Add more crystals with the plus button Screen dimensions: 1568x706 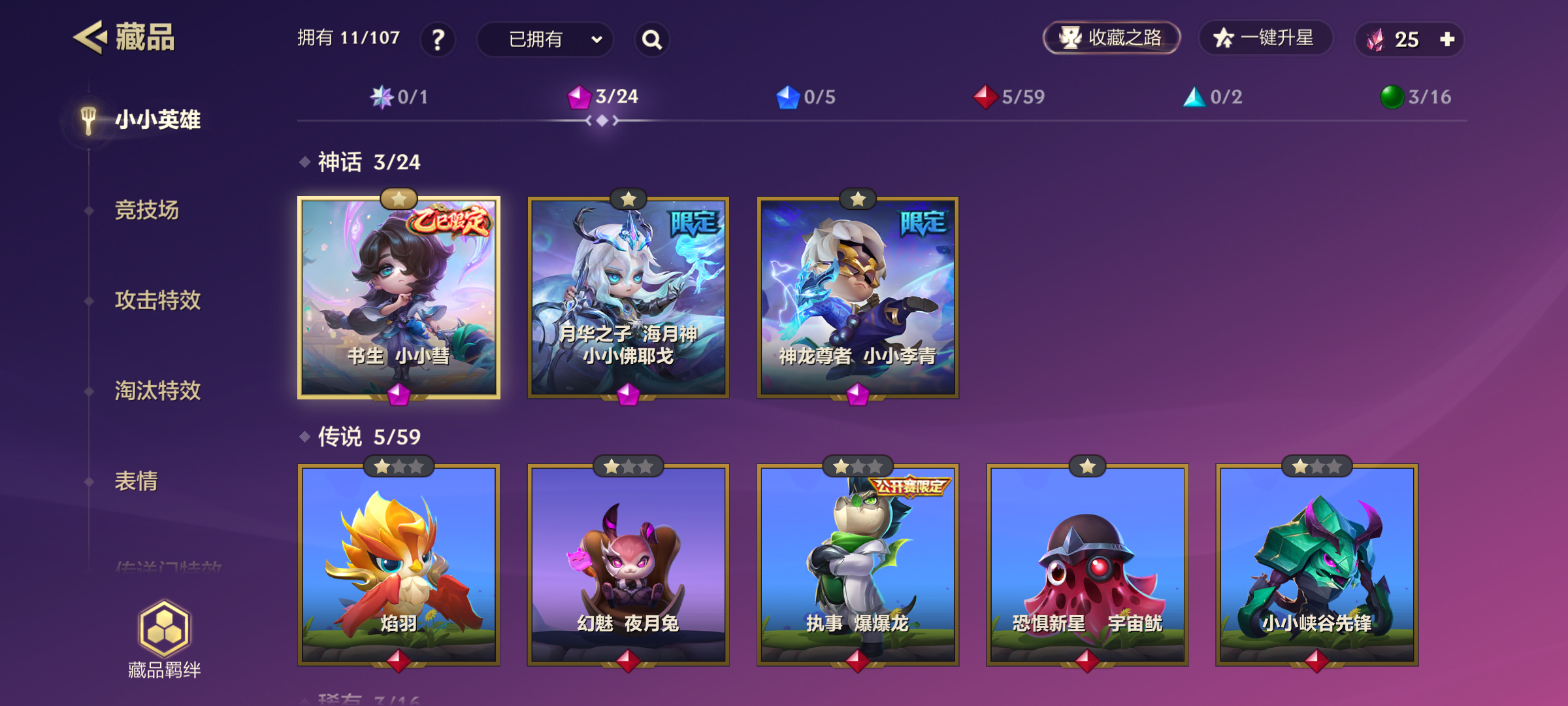1447,39
